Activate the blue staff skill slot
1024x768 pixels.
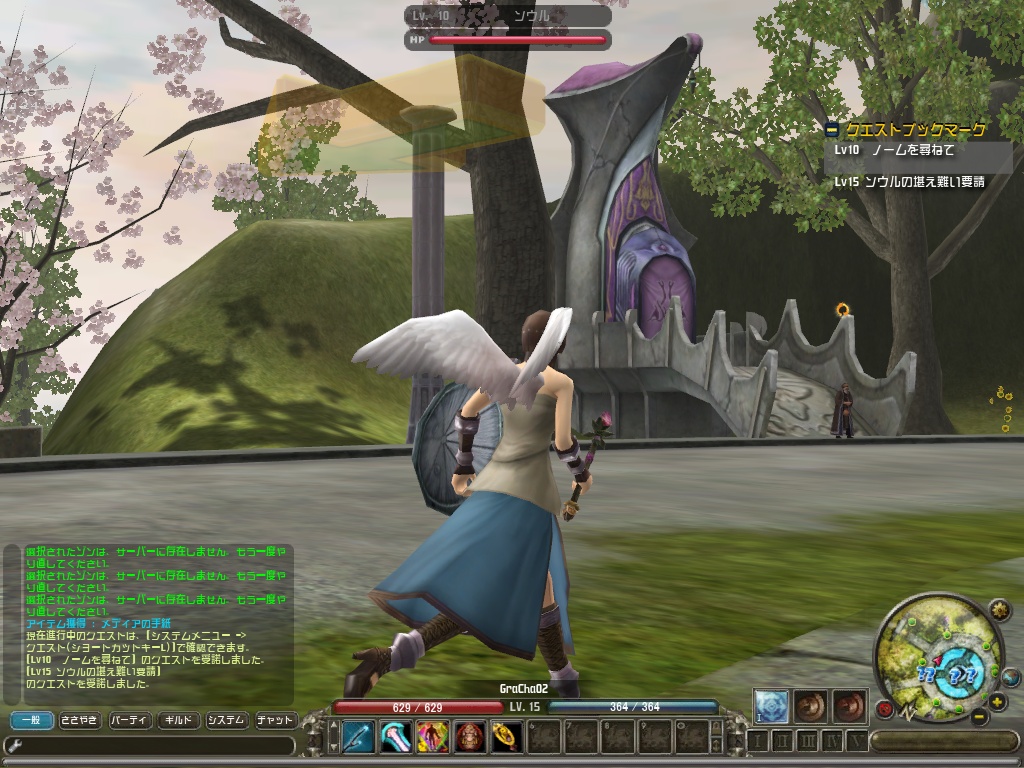point(358,737)
